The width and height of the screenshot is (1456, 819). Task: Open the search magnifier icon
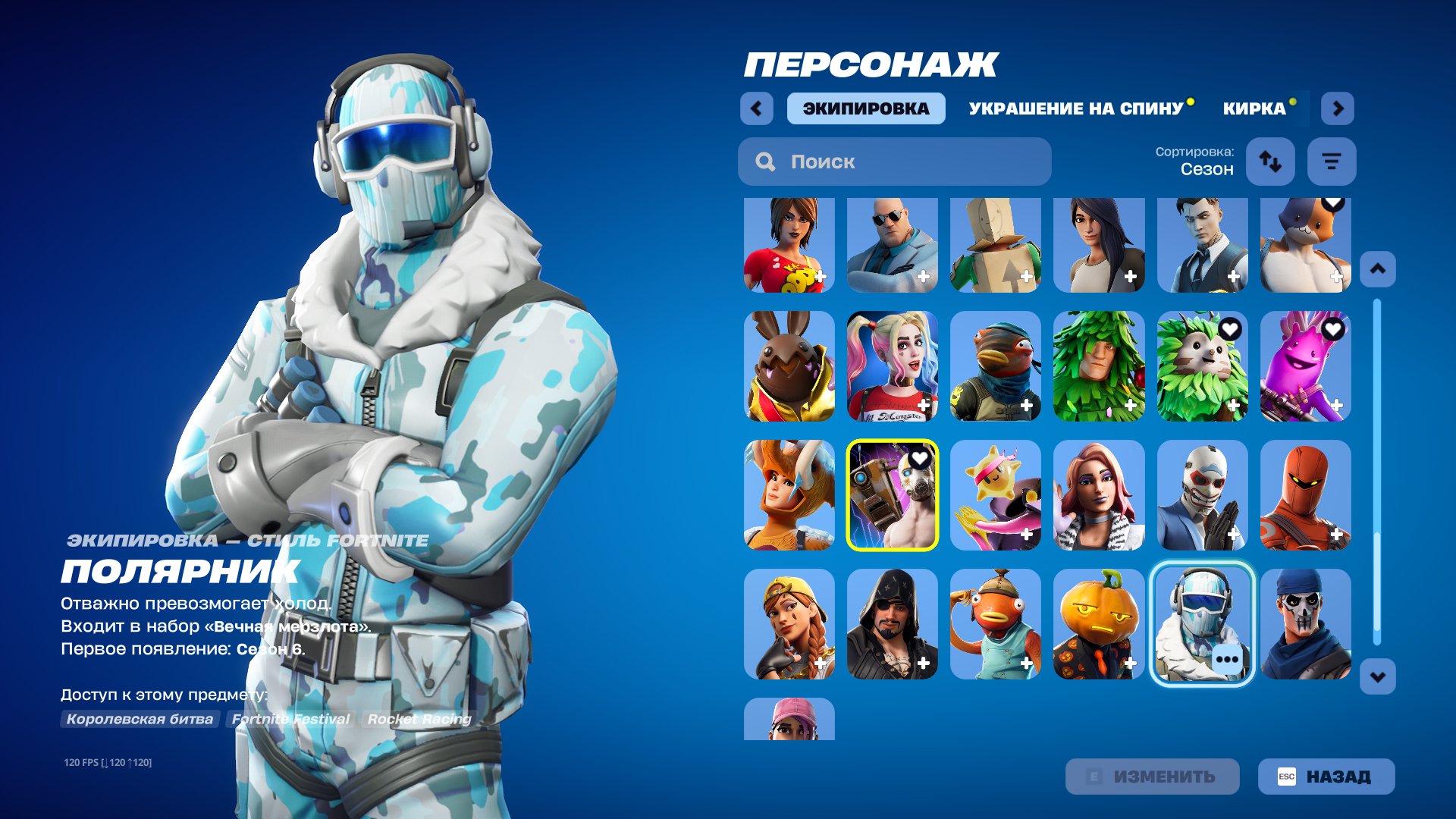(765, 162)
